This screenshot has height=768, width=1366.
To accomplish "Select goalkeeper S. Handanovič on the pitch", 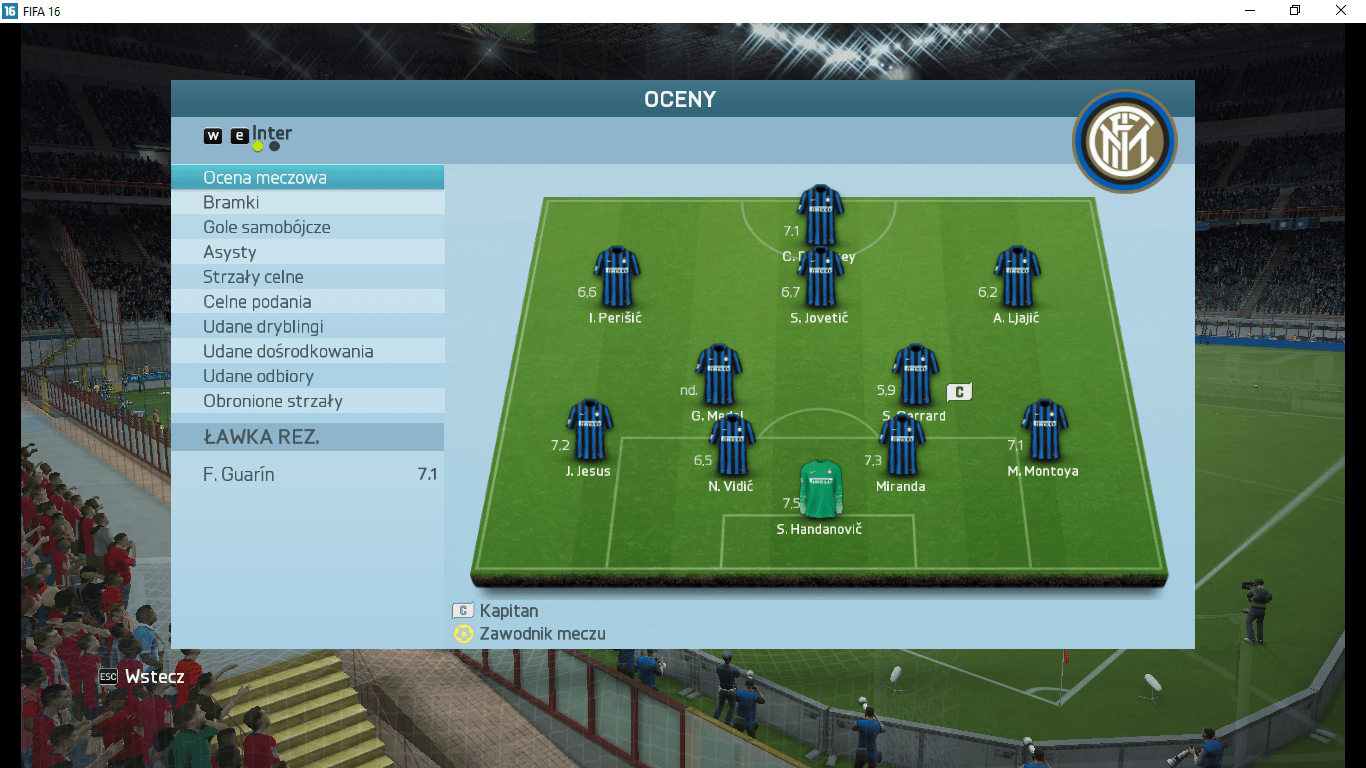I will click(x=820, y=489).
